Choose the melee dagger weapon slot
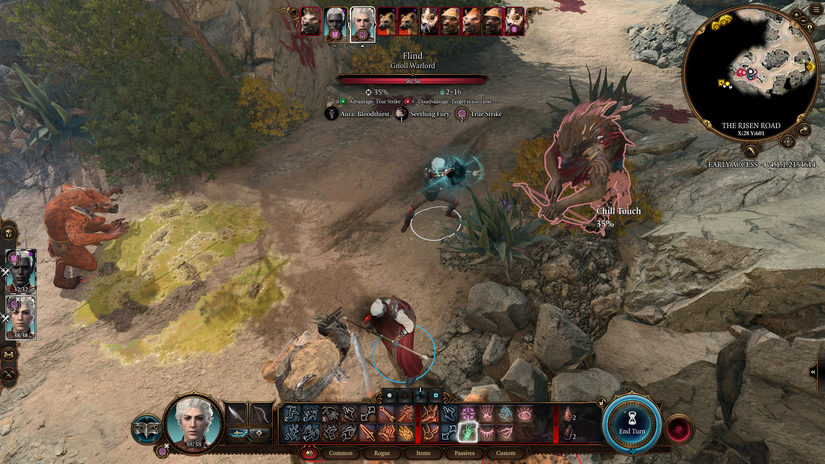This screenshot has height=464, width=825. (x=236, y=415)
